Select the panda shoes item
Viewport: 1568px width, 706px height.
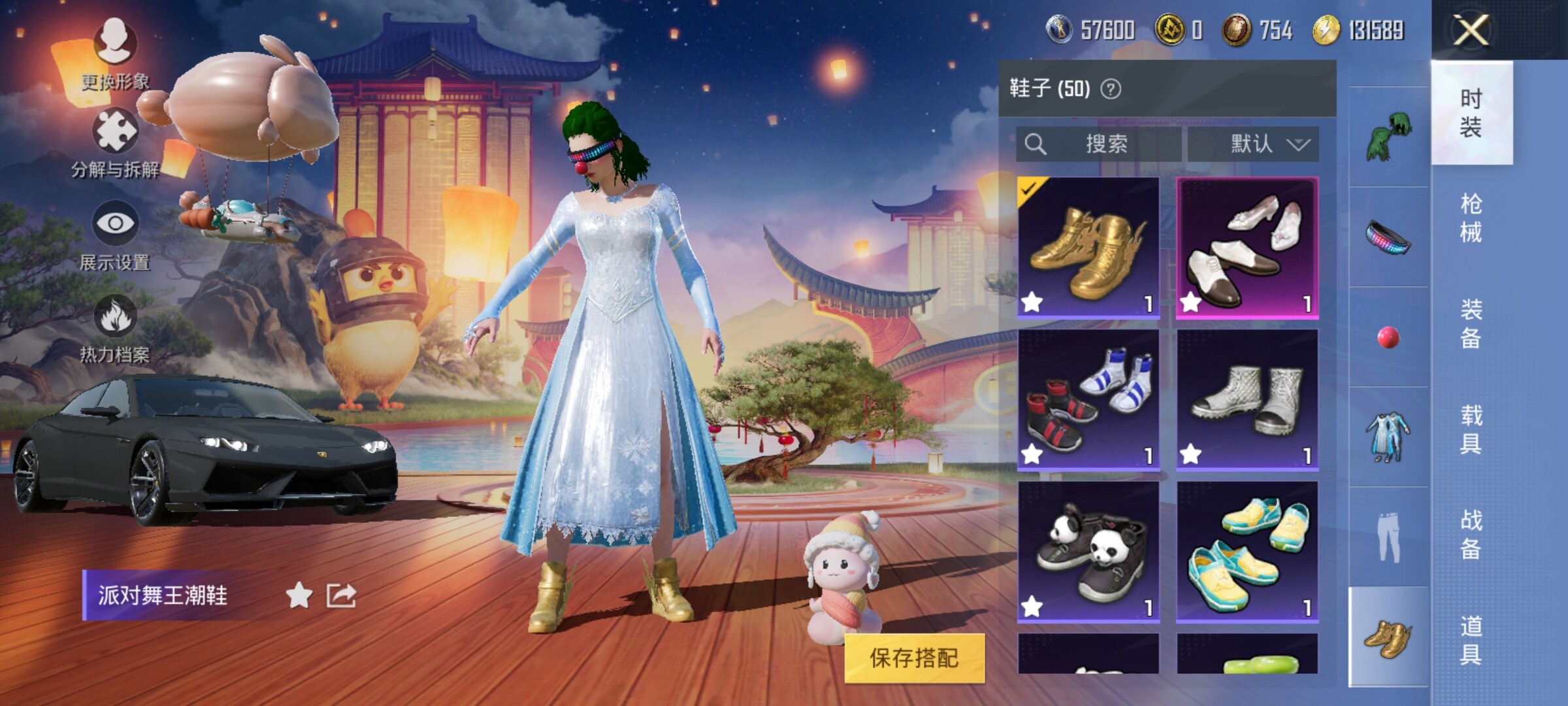pos(1088,552)
